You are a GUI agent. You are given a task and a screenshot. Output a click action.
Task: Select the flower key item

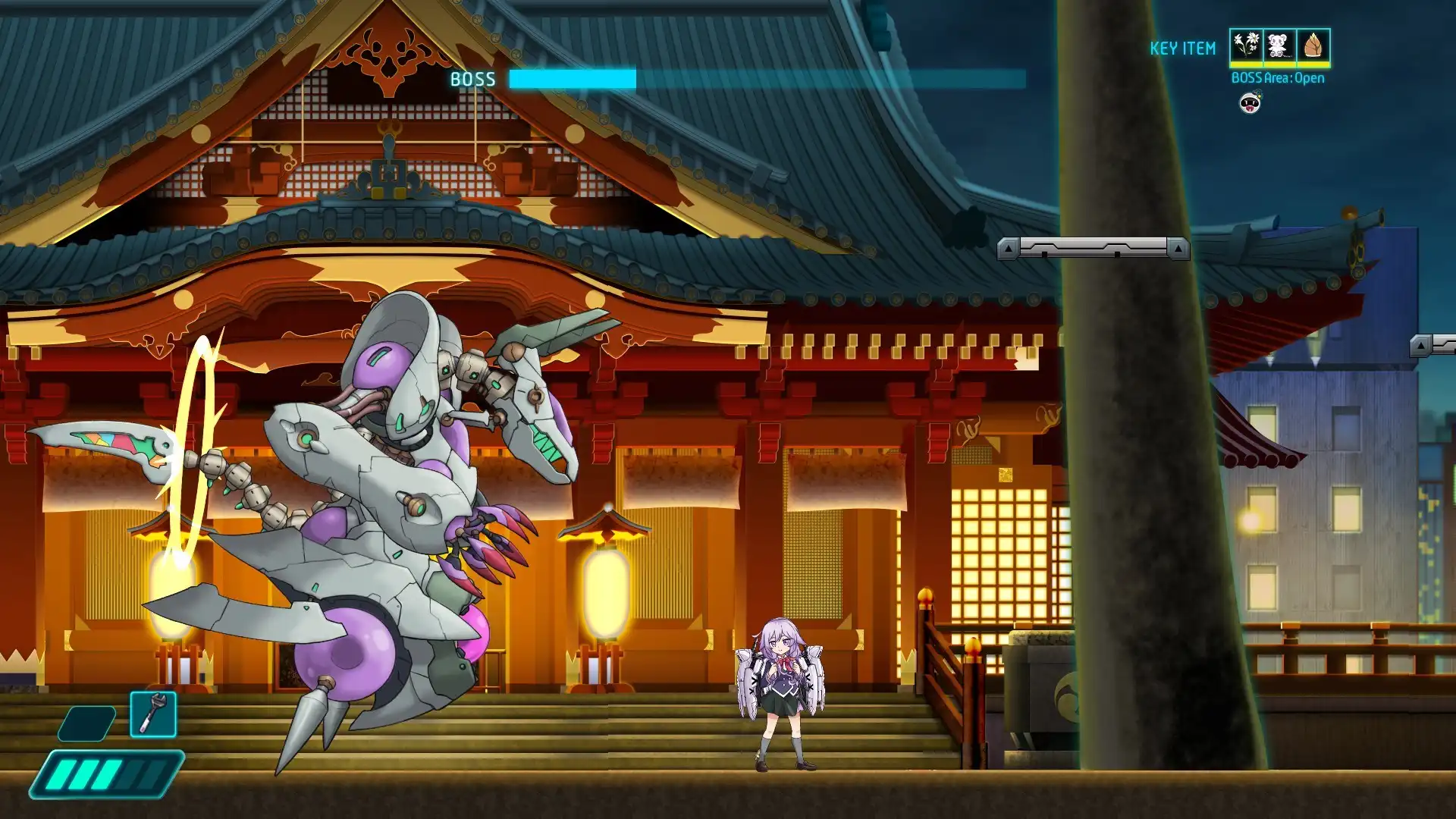[1247, 45]
